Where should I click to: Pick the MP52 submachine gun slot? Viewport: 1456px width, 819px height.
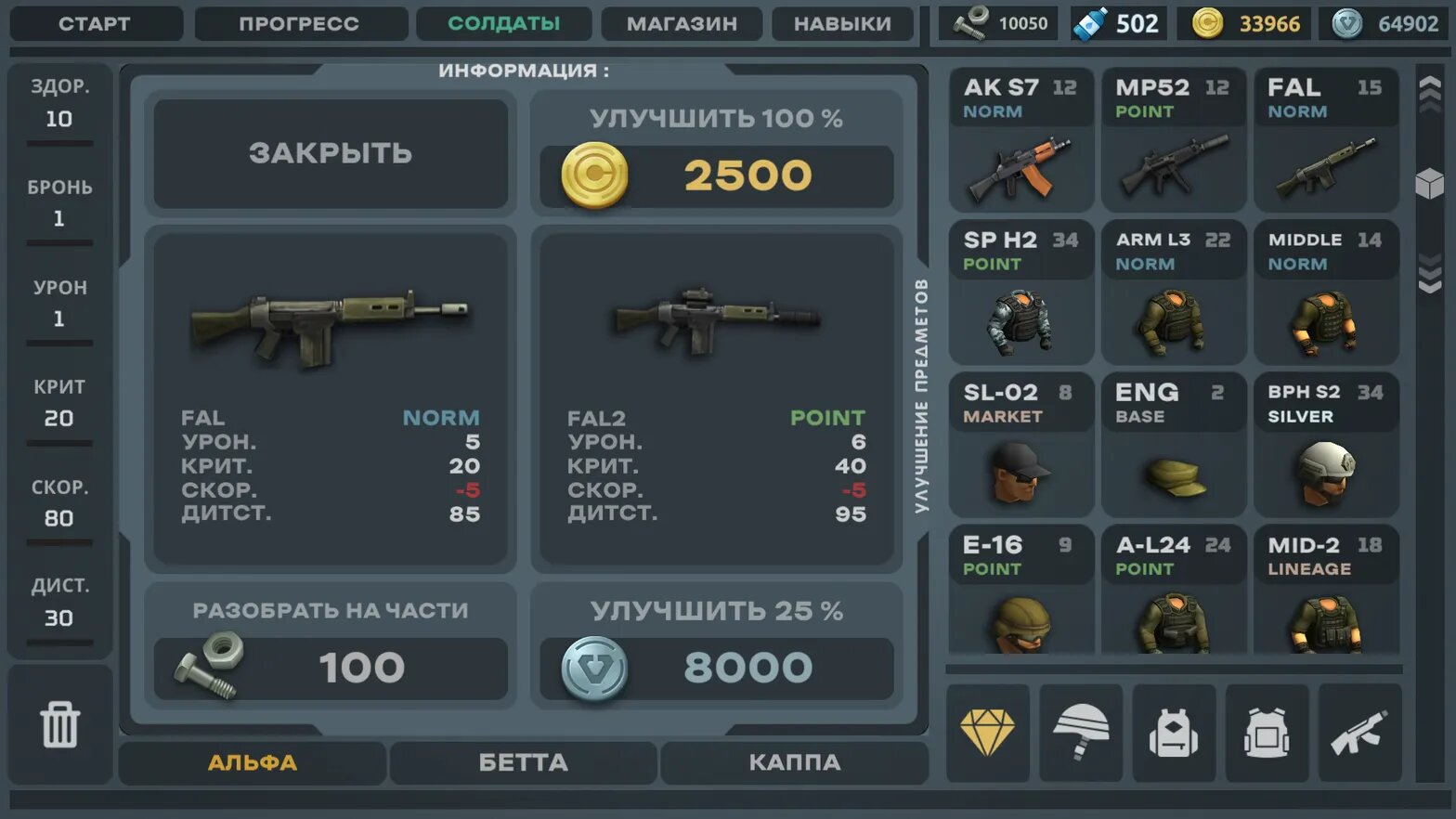(x=1173, y=140)
